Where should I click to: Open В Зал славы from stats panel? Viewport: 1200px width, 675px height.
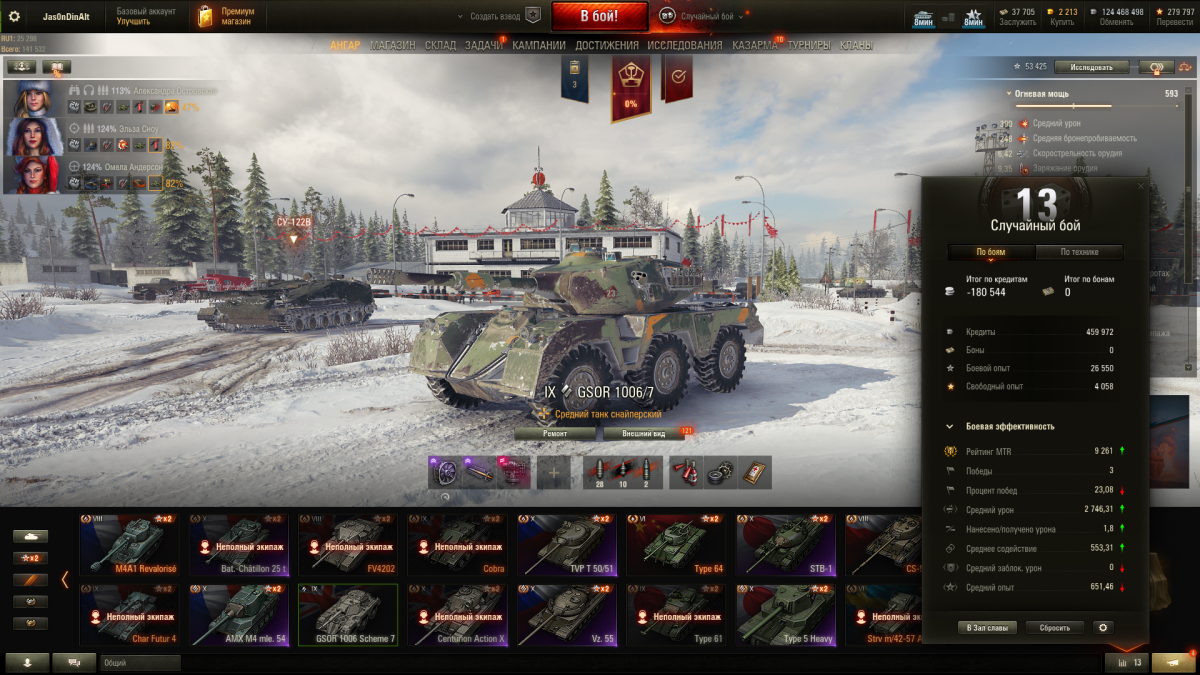pyautogui.click(x=987, y=627)
